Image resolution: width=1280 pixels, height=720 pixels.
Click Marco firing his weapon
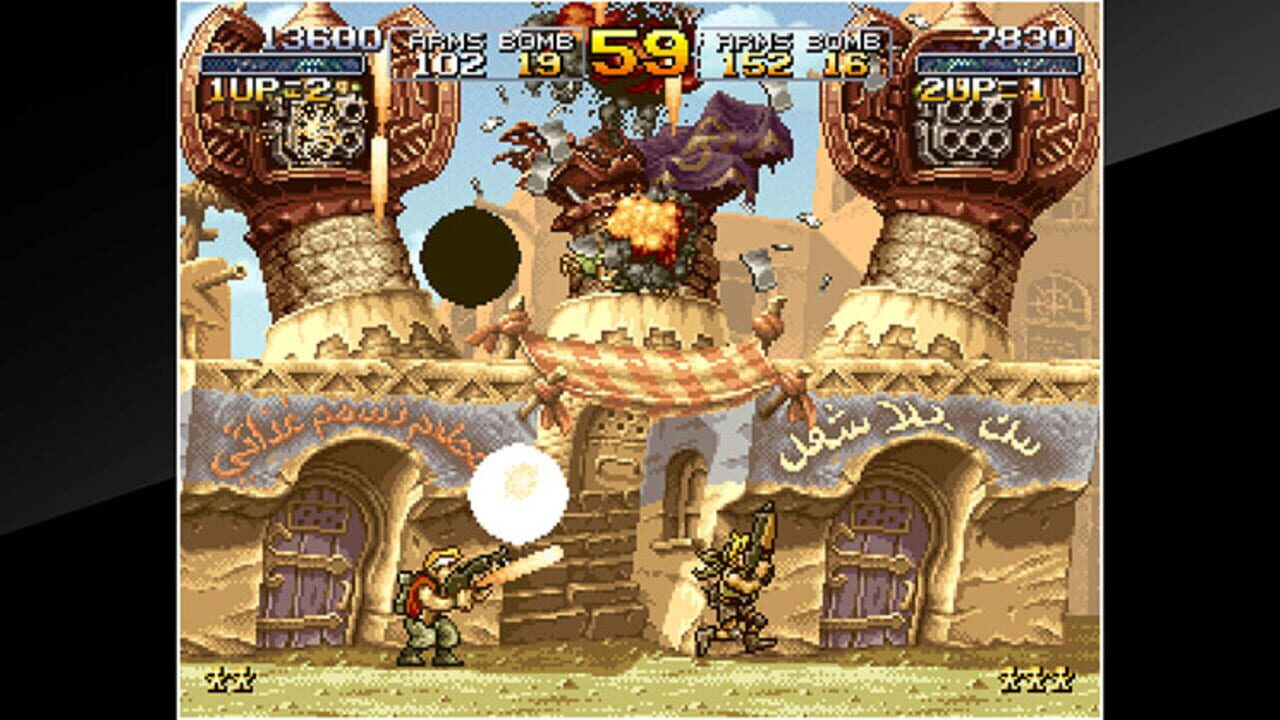(x=430, y=600)
